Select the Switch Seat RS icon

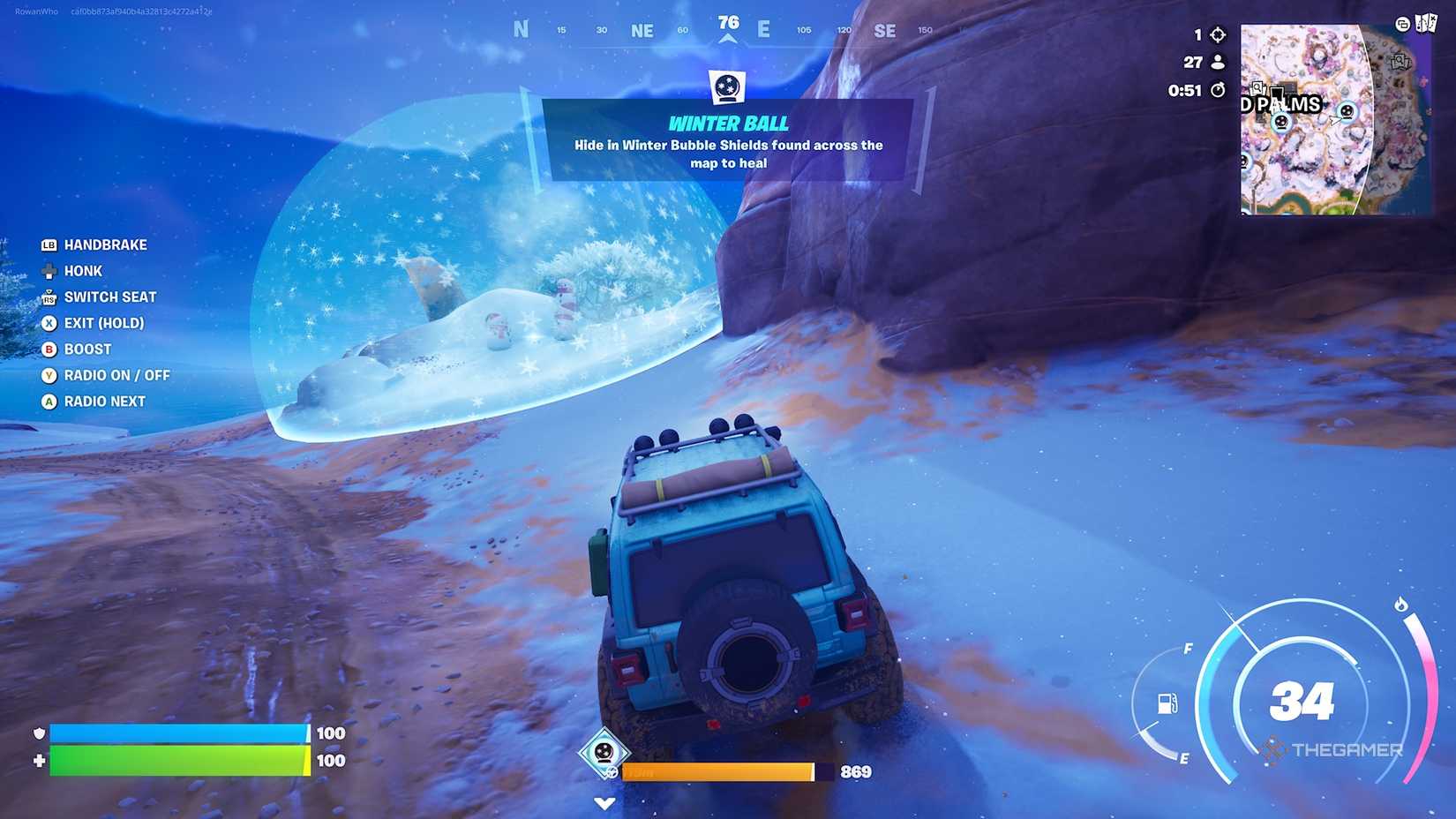(x=49, y=297)
